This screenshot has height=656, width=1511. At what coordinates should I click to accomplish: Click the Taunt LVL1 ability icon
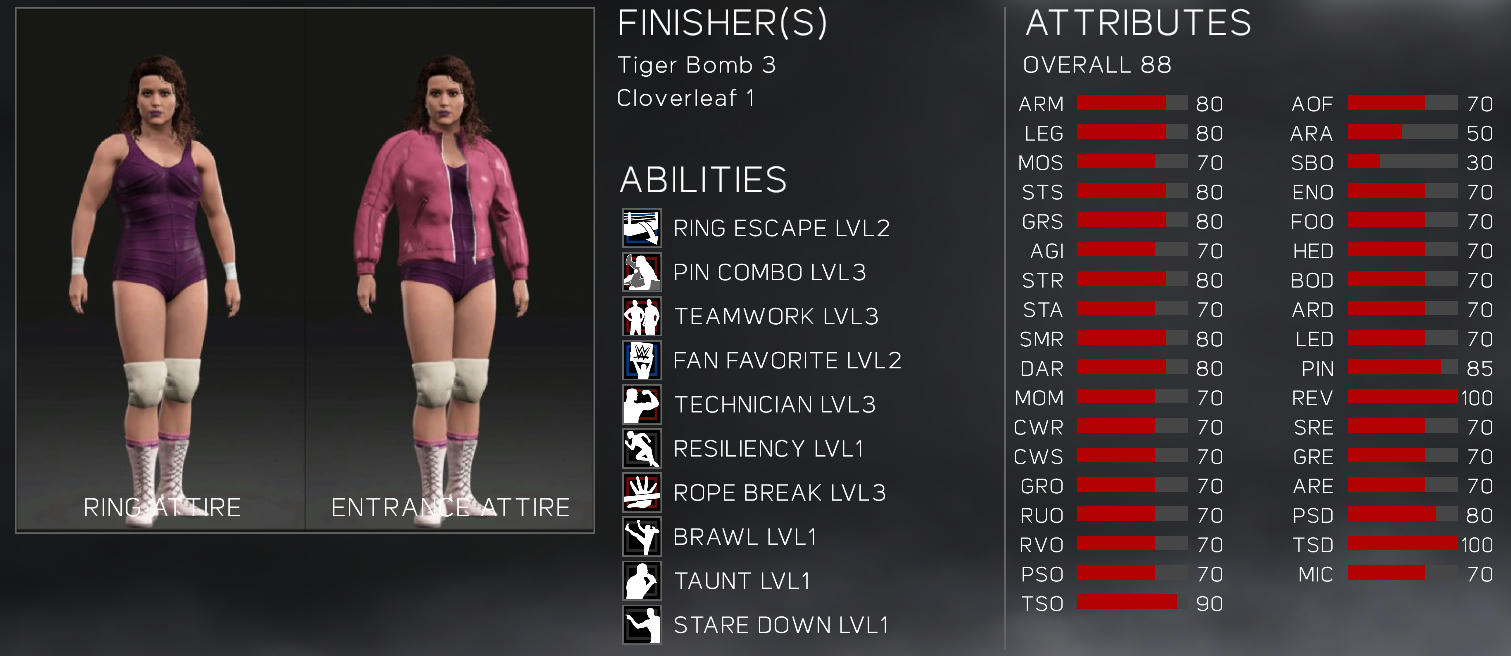[x=641, y=581]
